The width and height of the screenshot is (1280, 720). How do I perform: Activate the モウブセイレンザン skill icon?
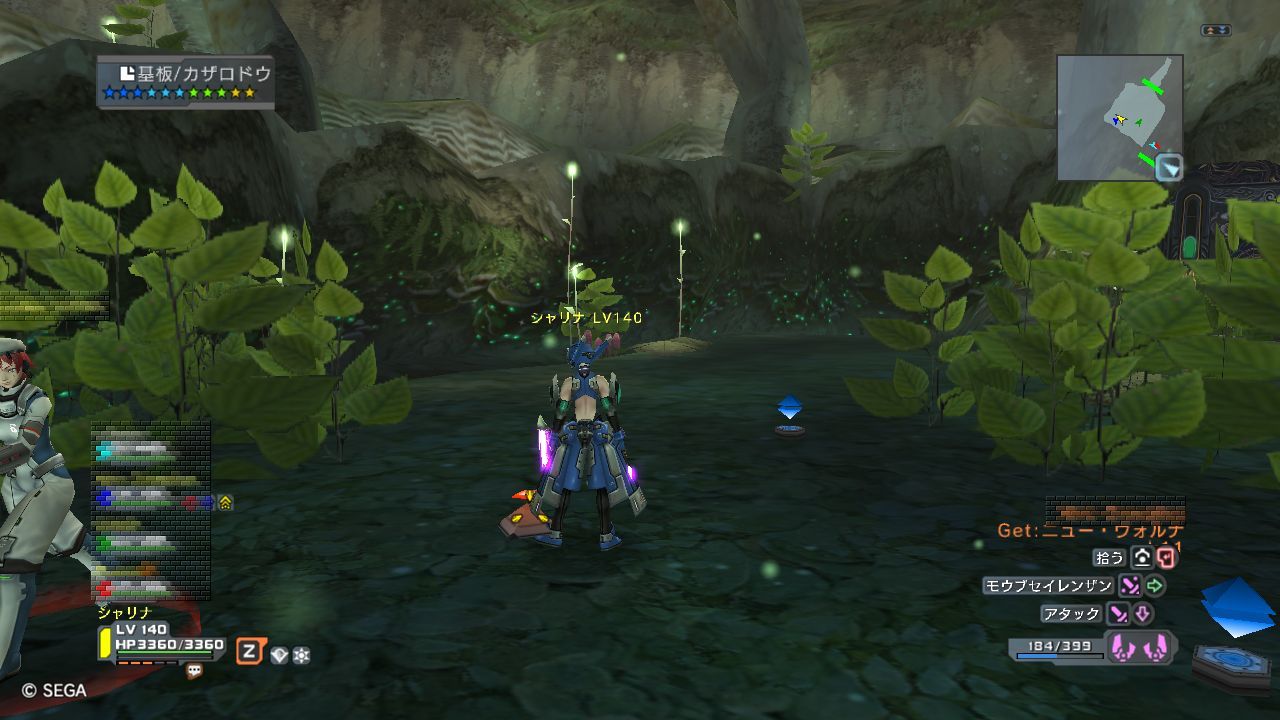pyautogui.click(x=1130, y=586)
